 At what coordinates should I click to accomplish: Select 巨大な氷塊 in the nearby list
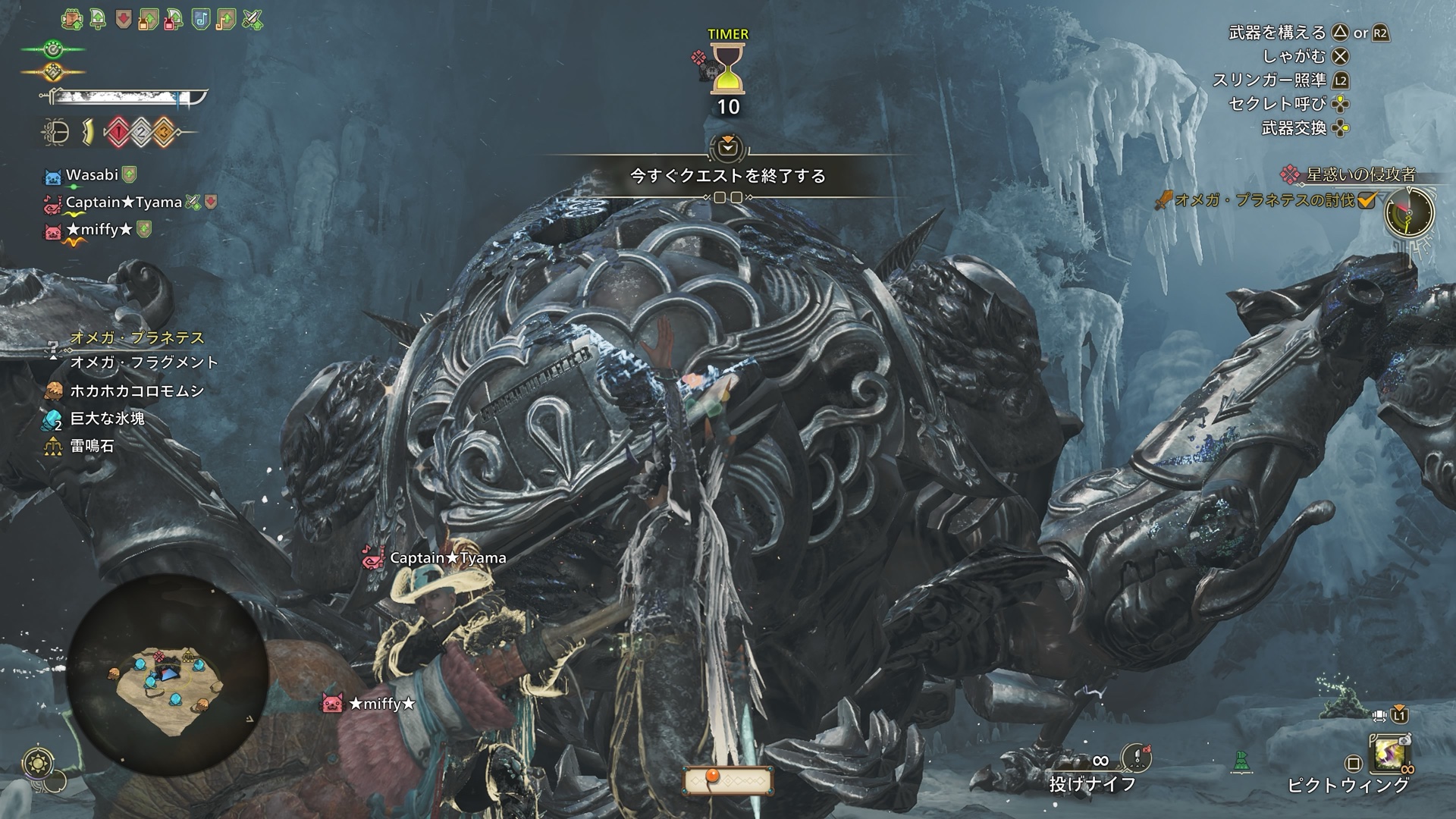pyautogui.click(x=107, y=419)
